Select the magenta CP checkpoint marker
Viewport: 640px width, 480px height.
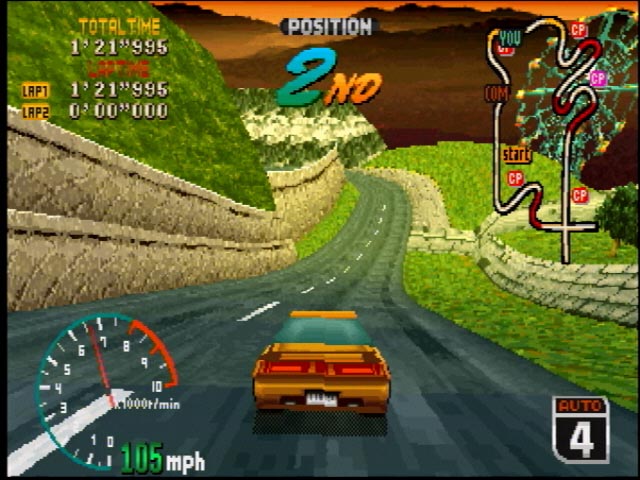tap(598, 77)
